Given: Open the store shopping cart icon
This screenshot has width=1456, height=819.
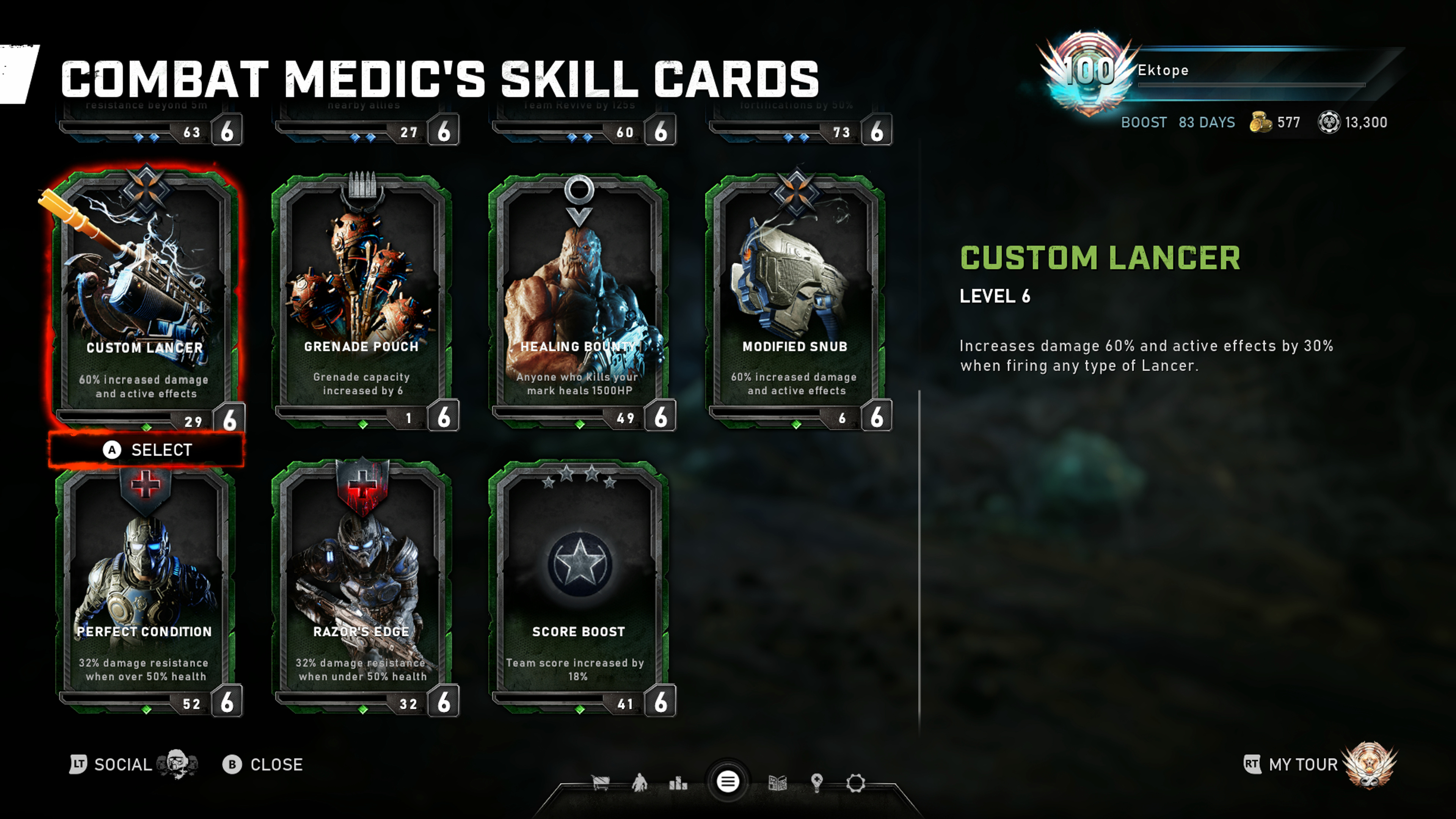Looking at the screenshot, I should point(600,783).
